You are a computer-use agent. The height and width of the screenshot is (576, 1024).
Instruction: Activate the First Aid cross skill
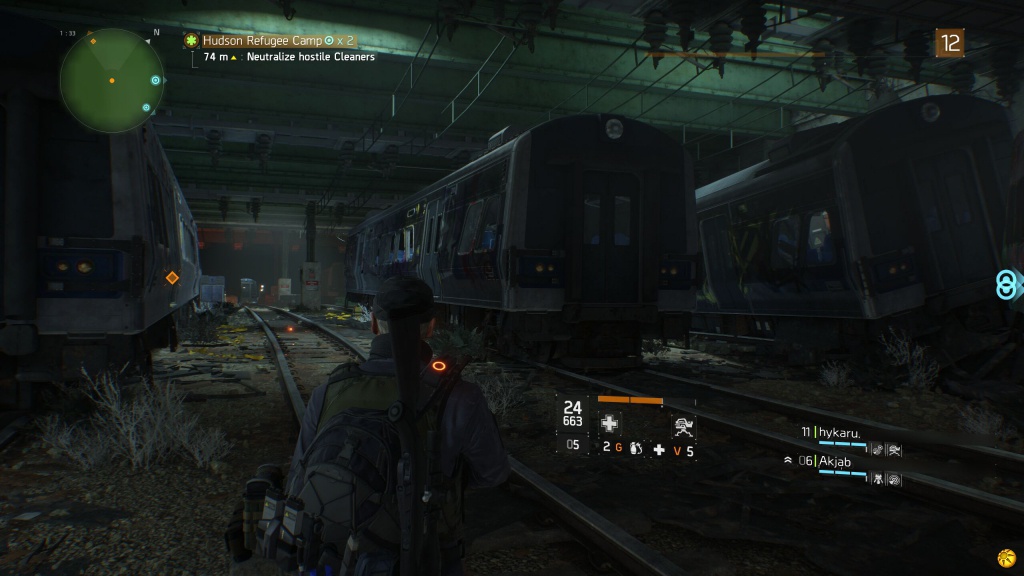(609, 423)
